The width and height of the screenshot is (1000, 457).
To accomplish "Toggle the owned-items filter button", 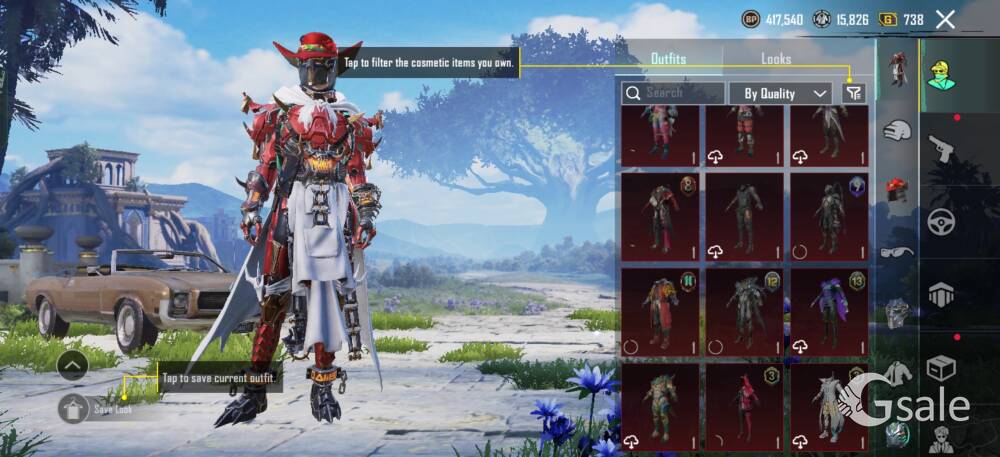I will click(x=853, y=93).
